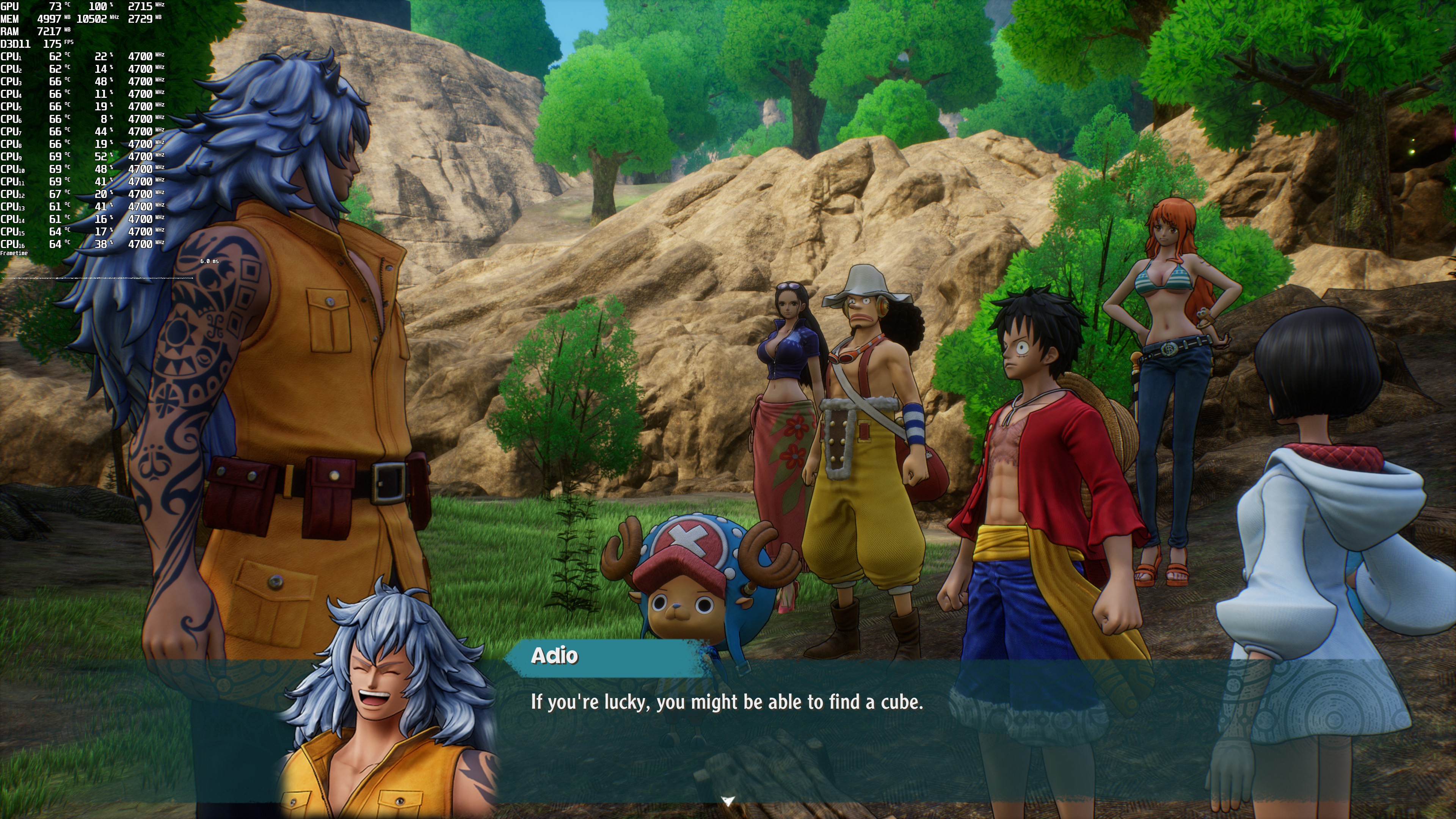Viewport: 1456px width, 819px height.
Task: Advance dialogue with the white arrow indicator
Action: (728, 800)
